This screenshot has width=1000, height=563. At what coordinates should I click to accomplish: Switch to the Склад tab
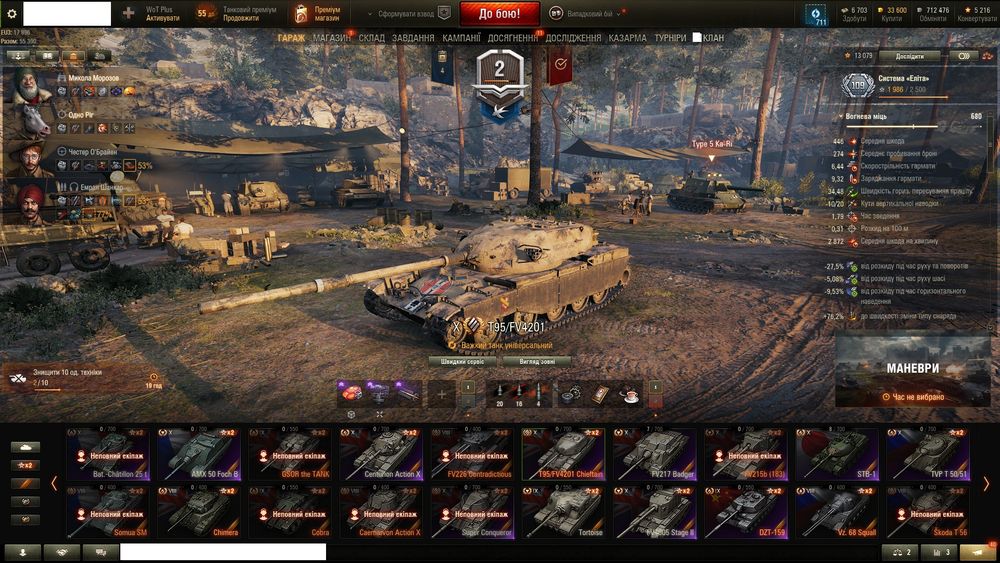click(371, 38)
